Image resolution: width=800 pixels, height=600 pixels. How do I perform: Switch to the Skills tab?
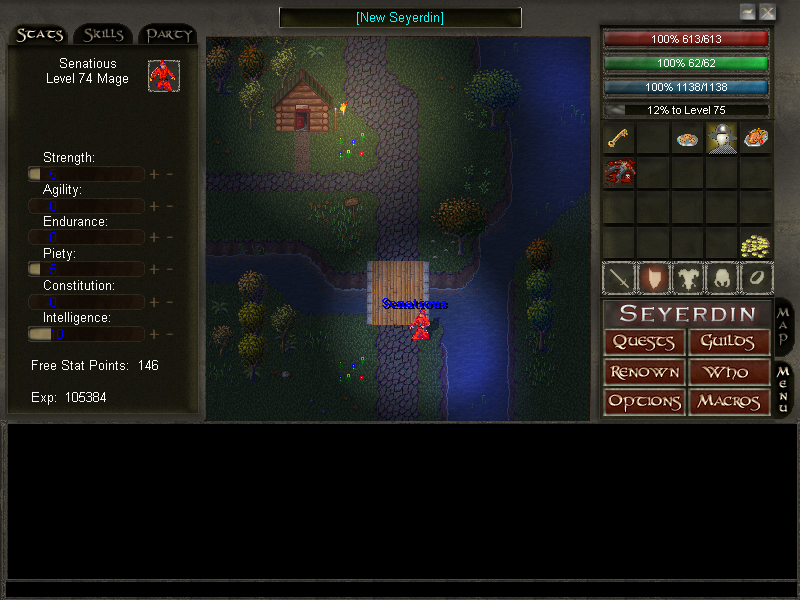coord(103,35)
